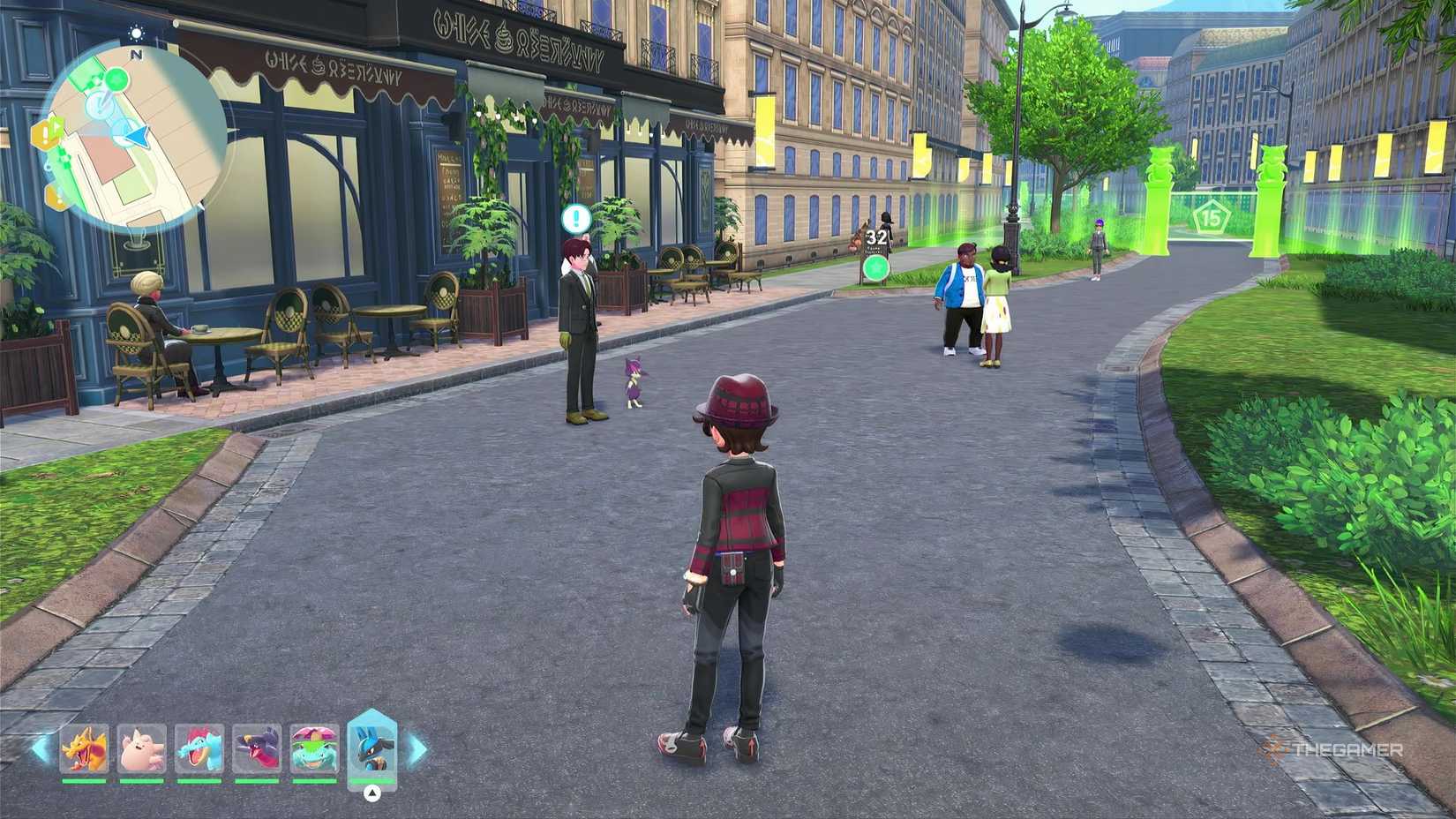Select Totodile's party icon
Screen dimensions: 1456x819
(x=199, y=749)
